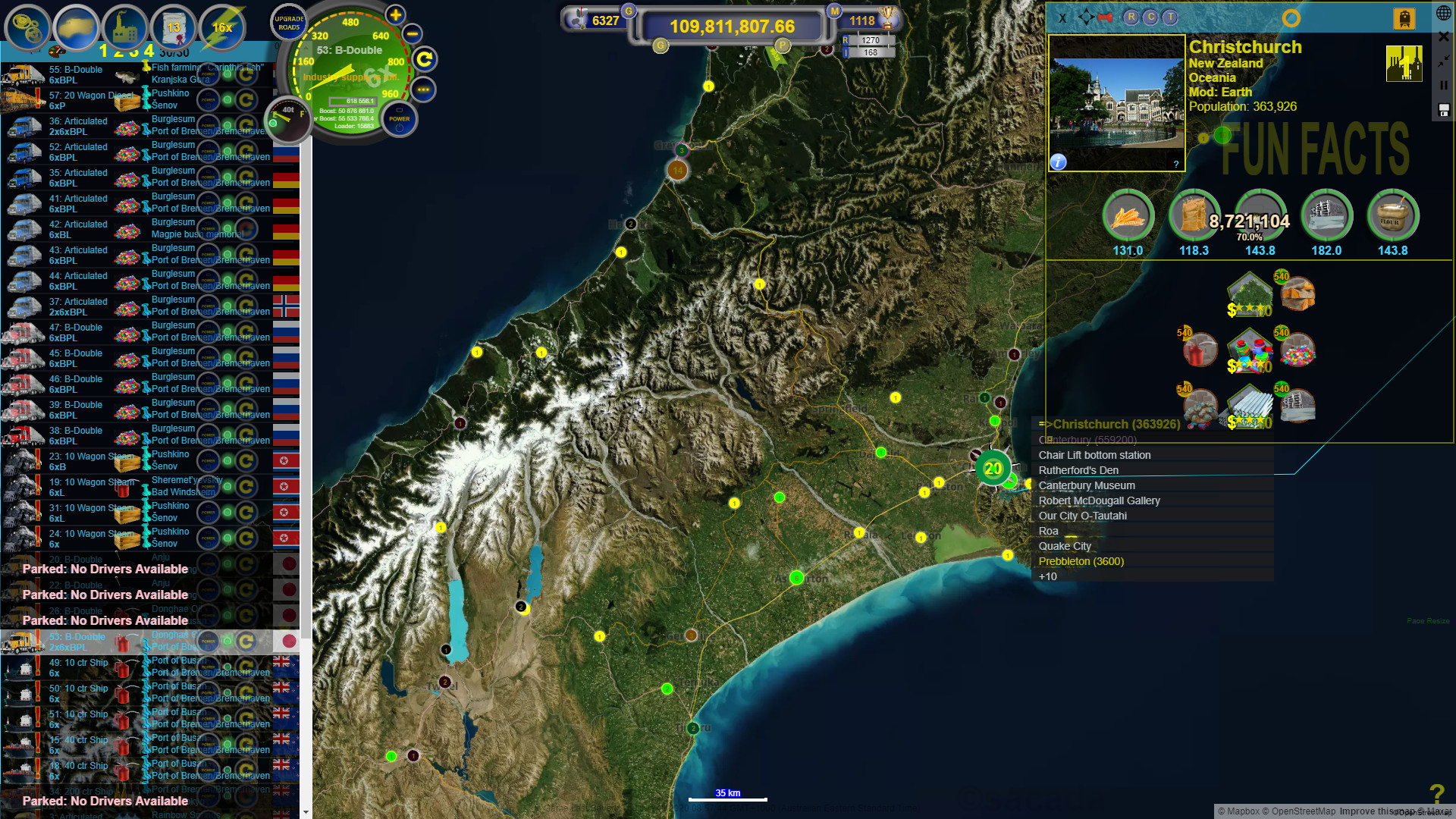This screenshot has height=819, width=1456.
Task: Click the red pin icon on map toolbar
Action: (x=1104, y=18)
